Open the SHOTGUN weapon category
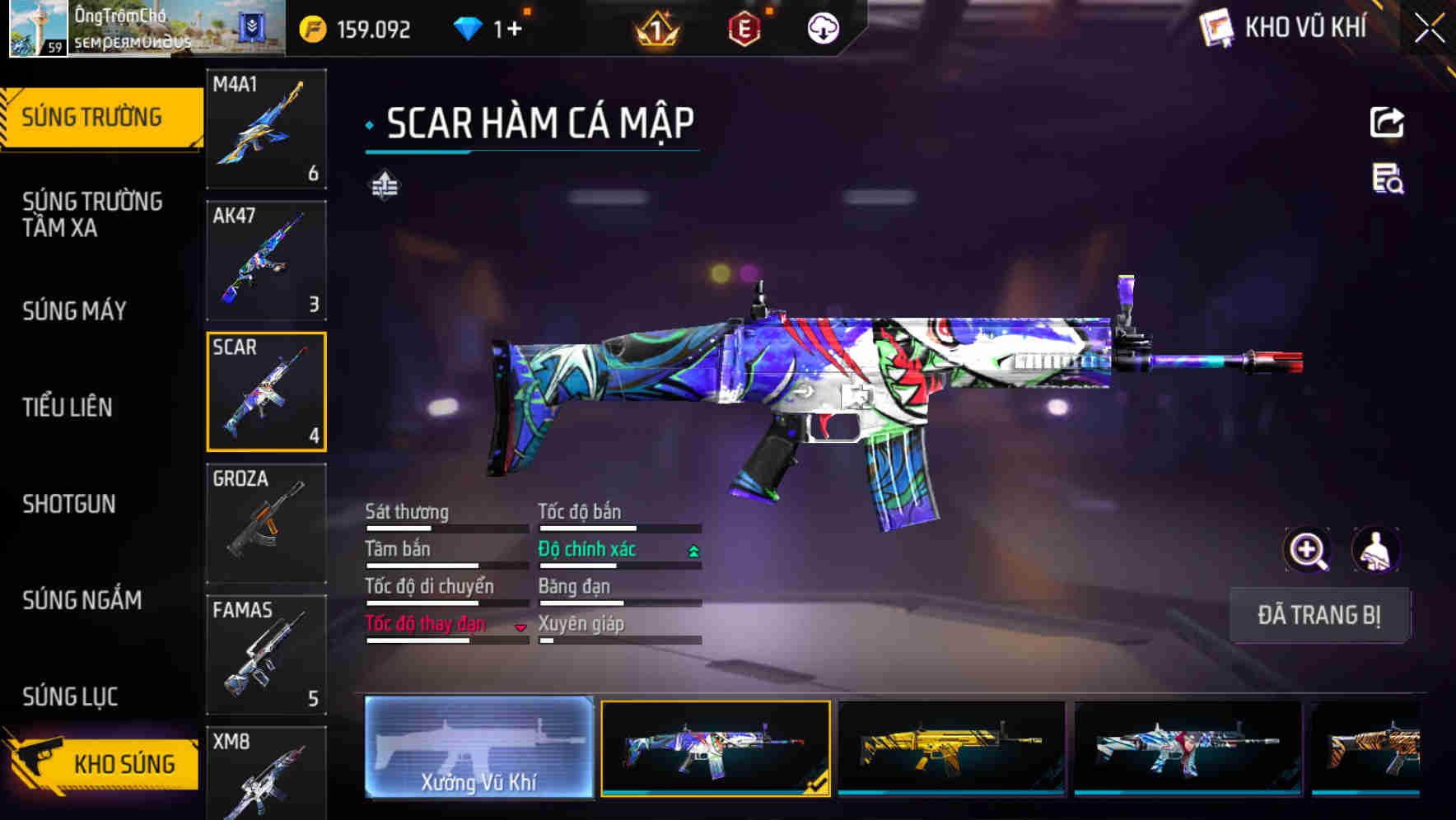This screenshot has height=820, width=1456. [x=70, y=504]
